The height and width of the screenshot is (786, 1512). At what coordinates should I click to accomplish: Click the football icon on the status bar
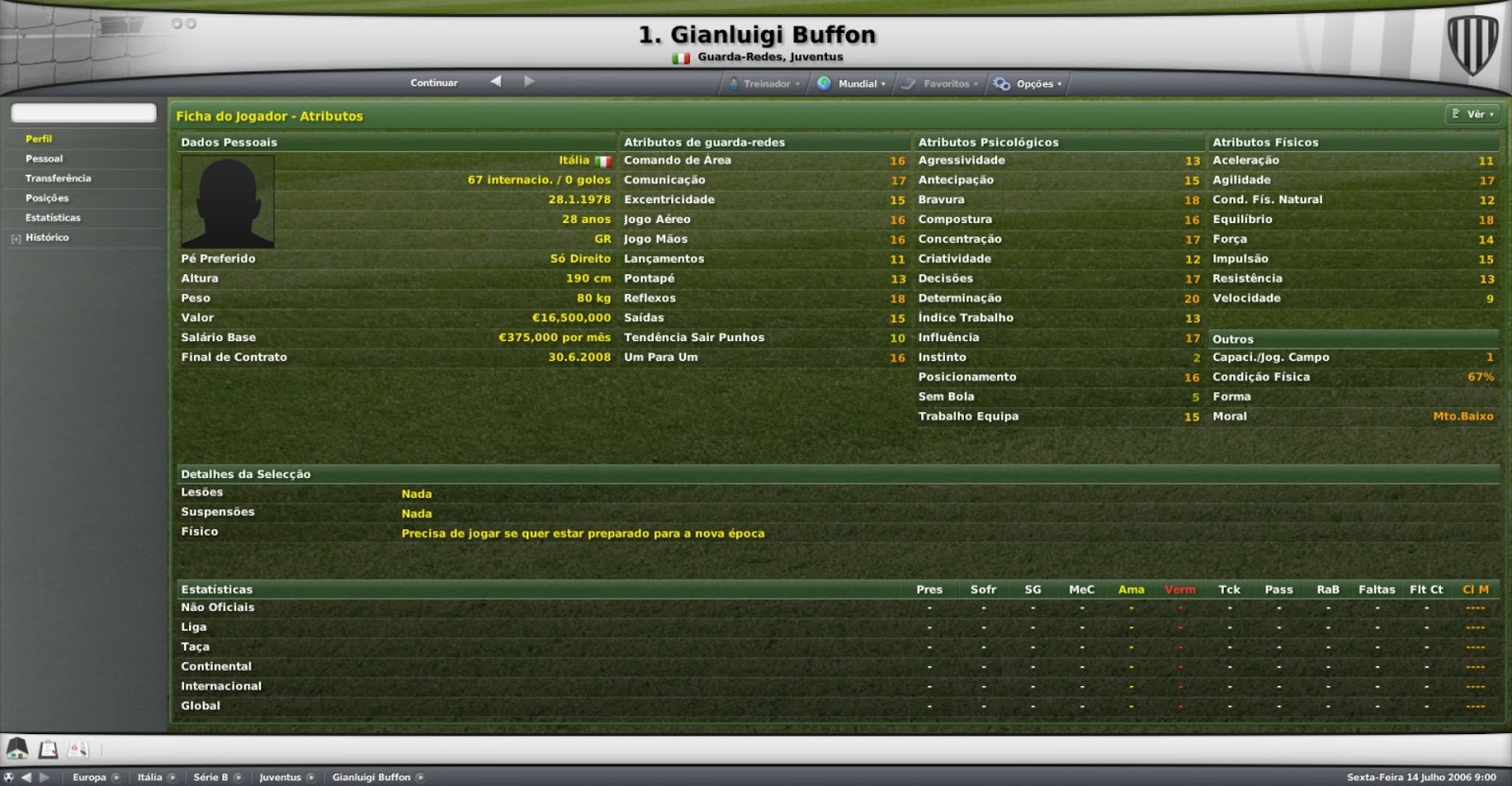(x=9, y=777)
